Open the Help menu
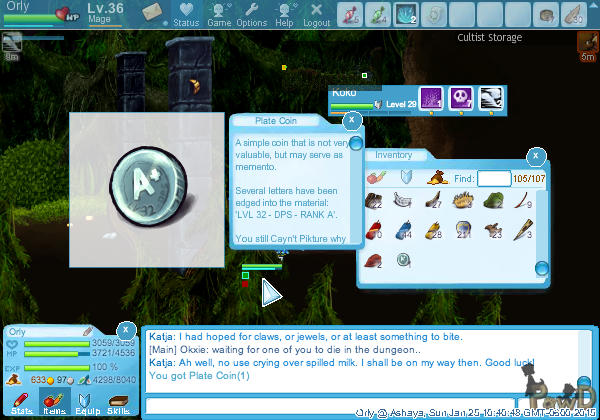Image resolution: width=600 pixels, height=420 pixels. pyautogui.click(x=285, y=15)
